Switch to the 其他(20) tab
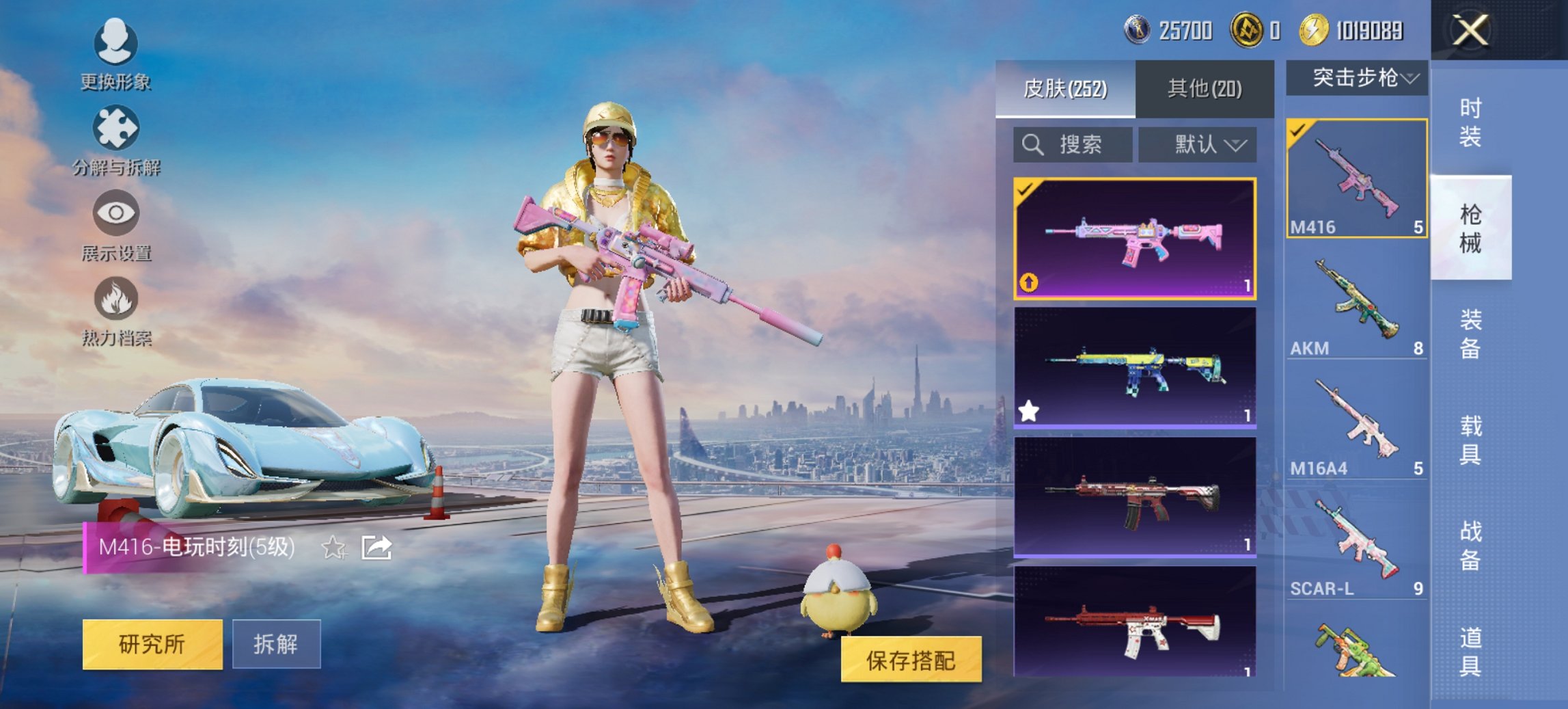Viewport: 1568px width, 709px height. coord(1204,88)
